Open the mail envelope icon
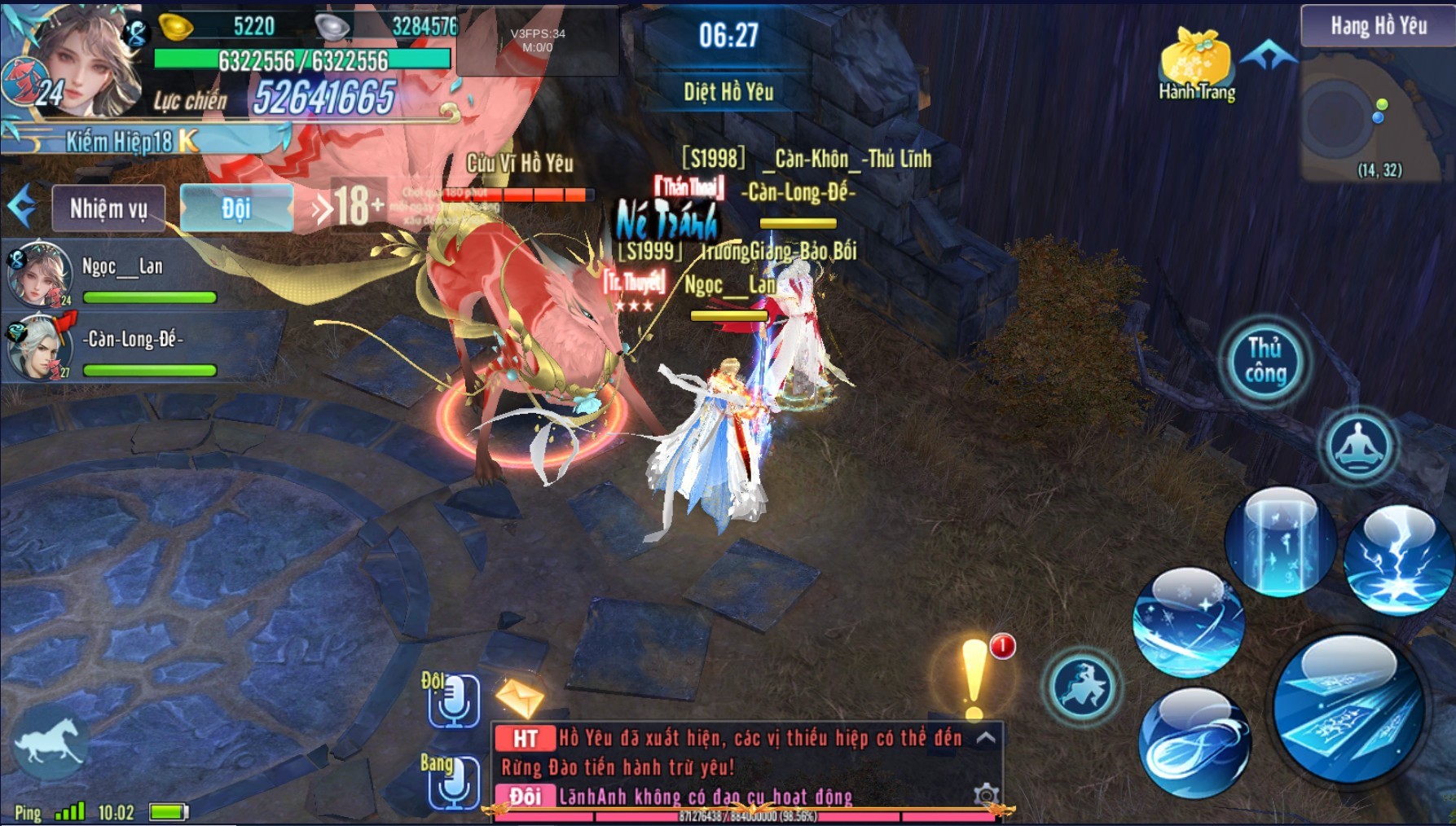Image resolution: width=1456 pixels, height=826 pixels. tap(519, 696)
